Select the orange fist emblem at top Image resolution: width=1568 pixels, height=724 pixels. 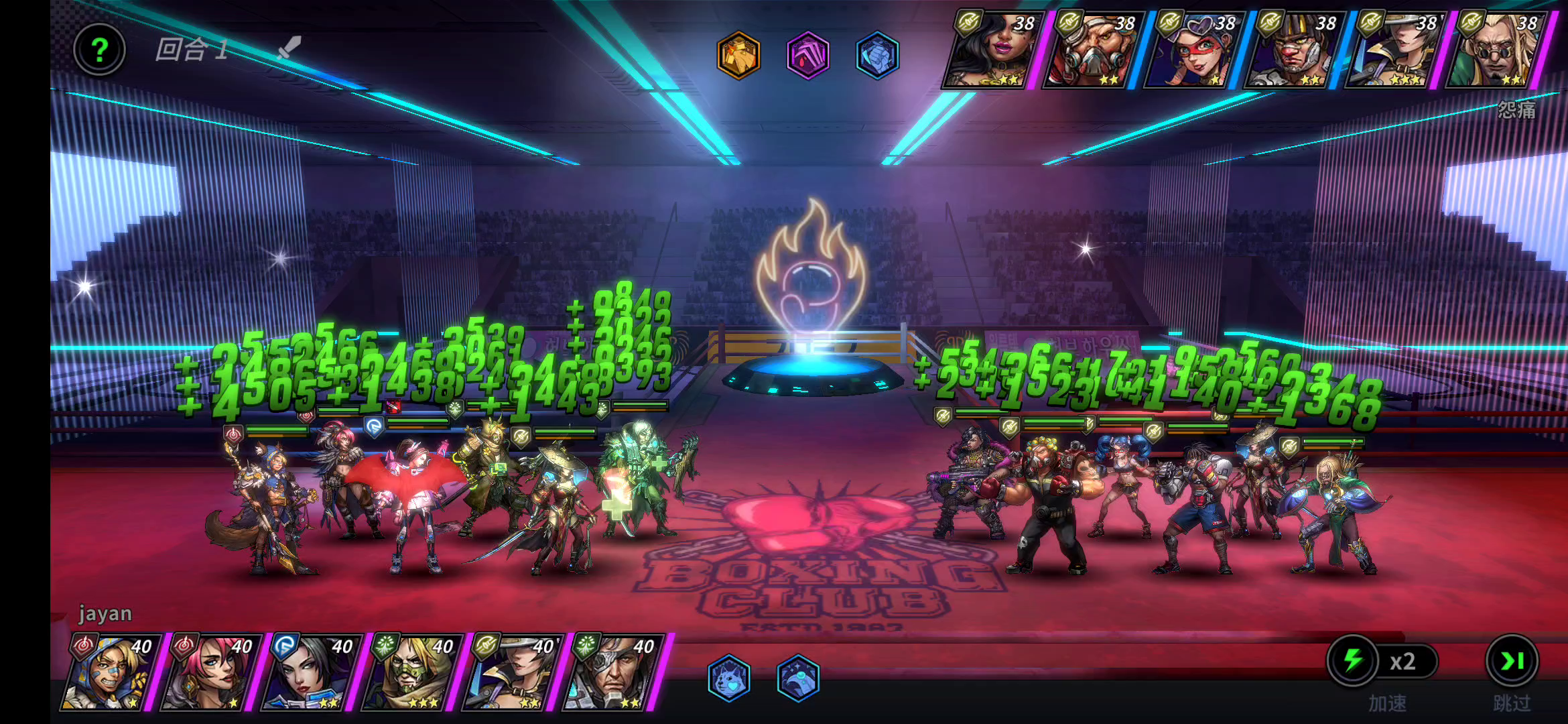[x=738, y=55]
